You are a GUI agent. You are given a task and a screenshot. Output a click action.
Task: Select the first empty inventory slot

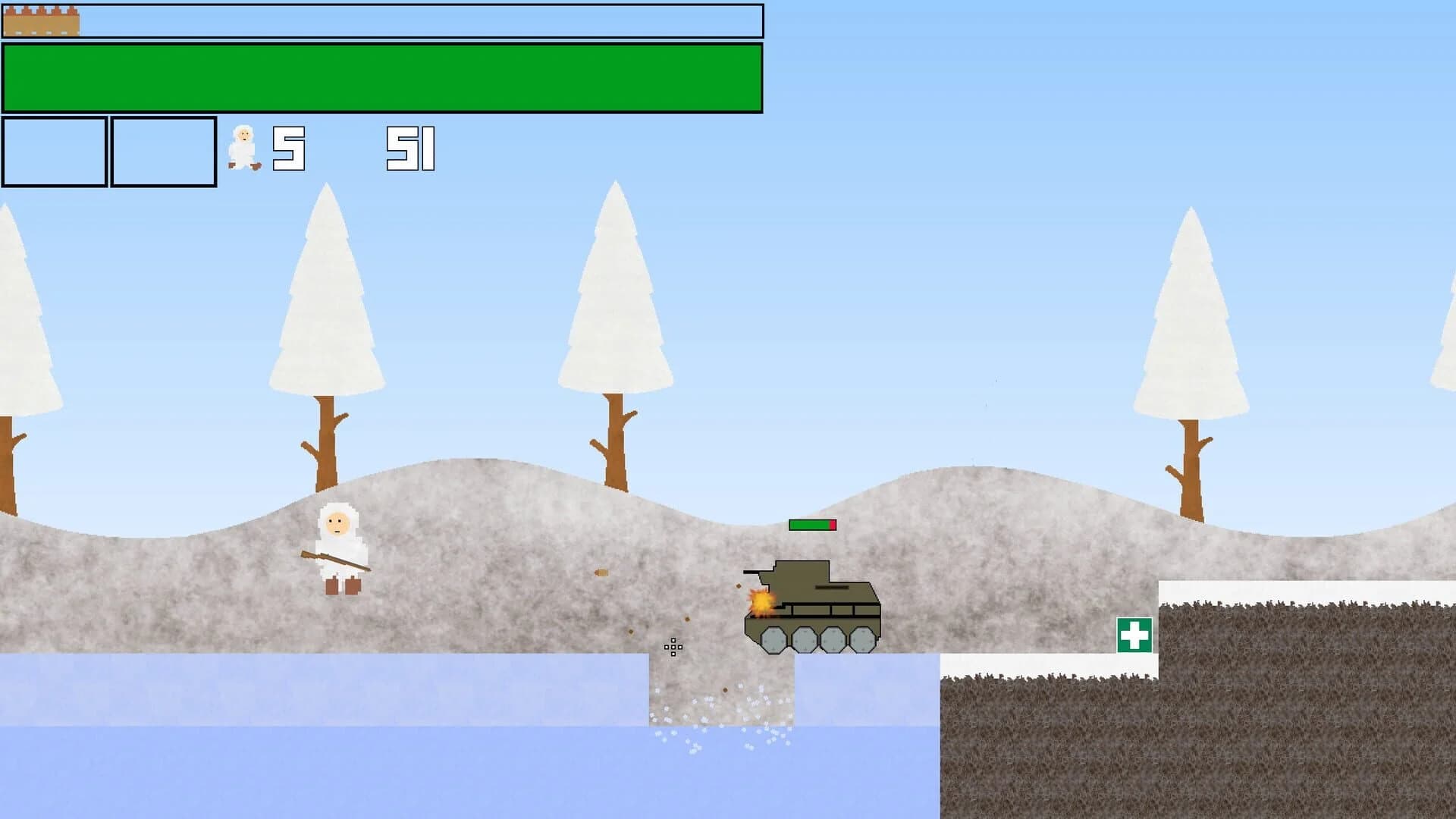coord(55,149)
